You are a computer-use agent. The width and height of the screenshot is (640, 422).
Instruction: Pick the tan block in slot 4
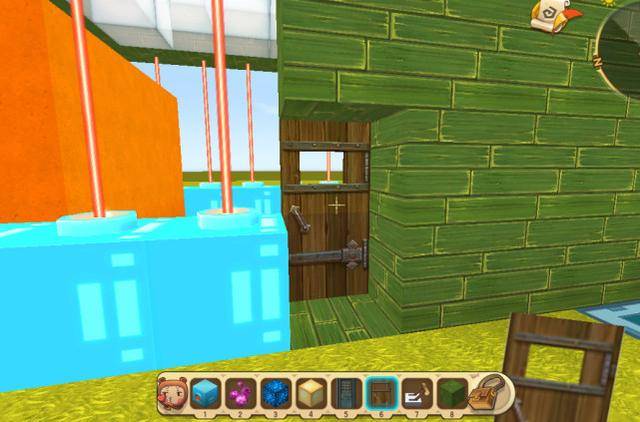tap(311, 392)
